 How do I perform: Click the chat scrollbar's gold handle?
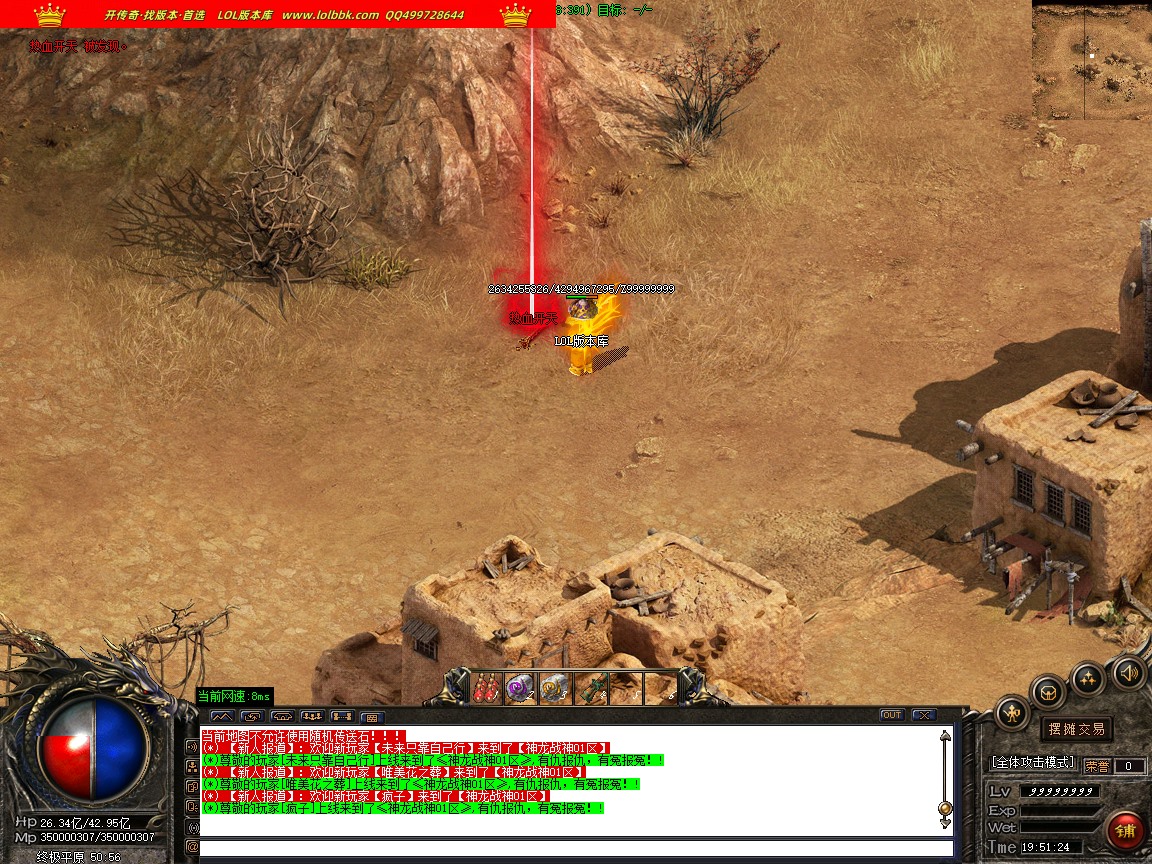coord(945,808)
